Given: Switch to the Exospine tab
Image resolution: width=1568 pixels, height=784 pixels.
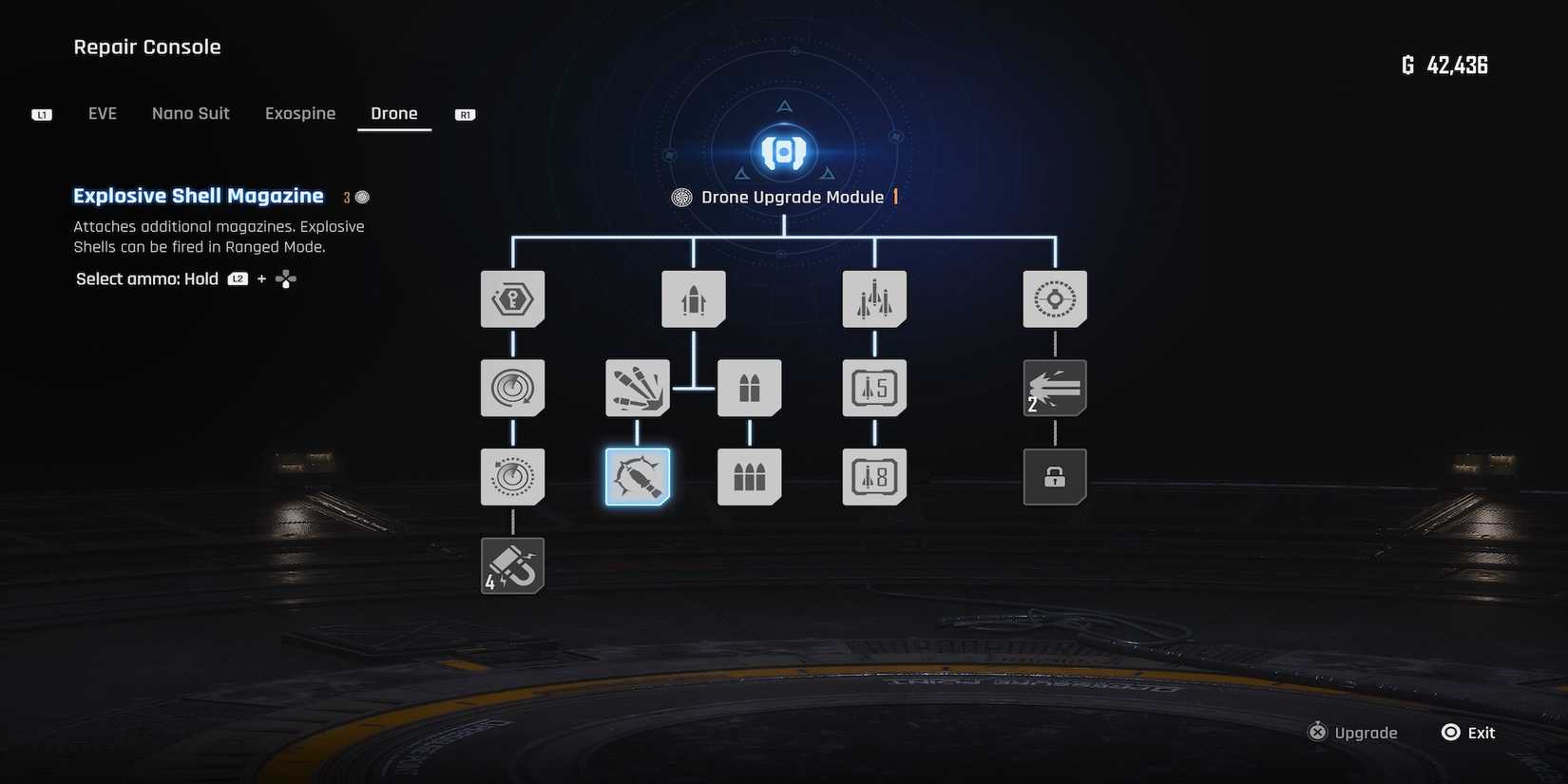Looking at the screenshot, I should 299,113.
